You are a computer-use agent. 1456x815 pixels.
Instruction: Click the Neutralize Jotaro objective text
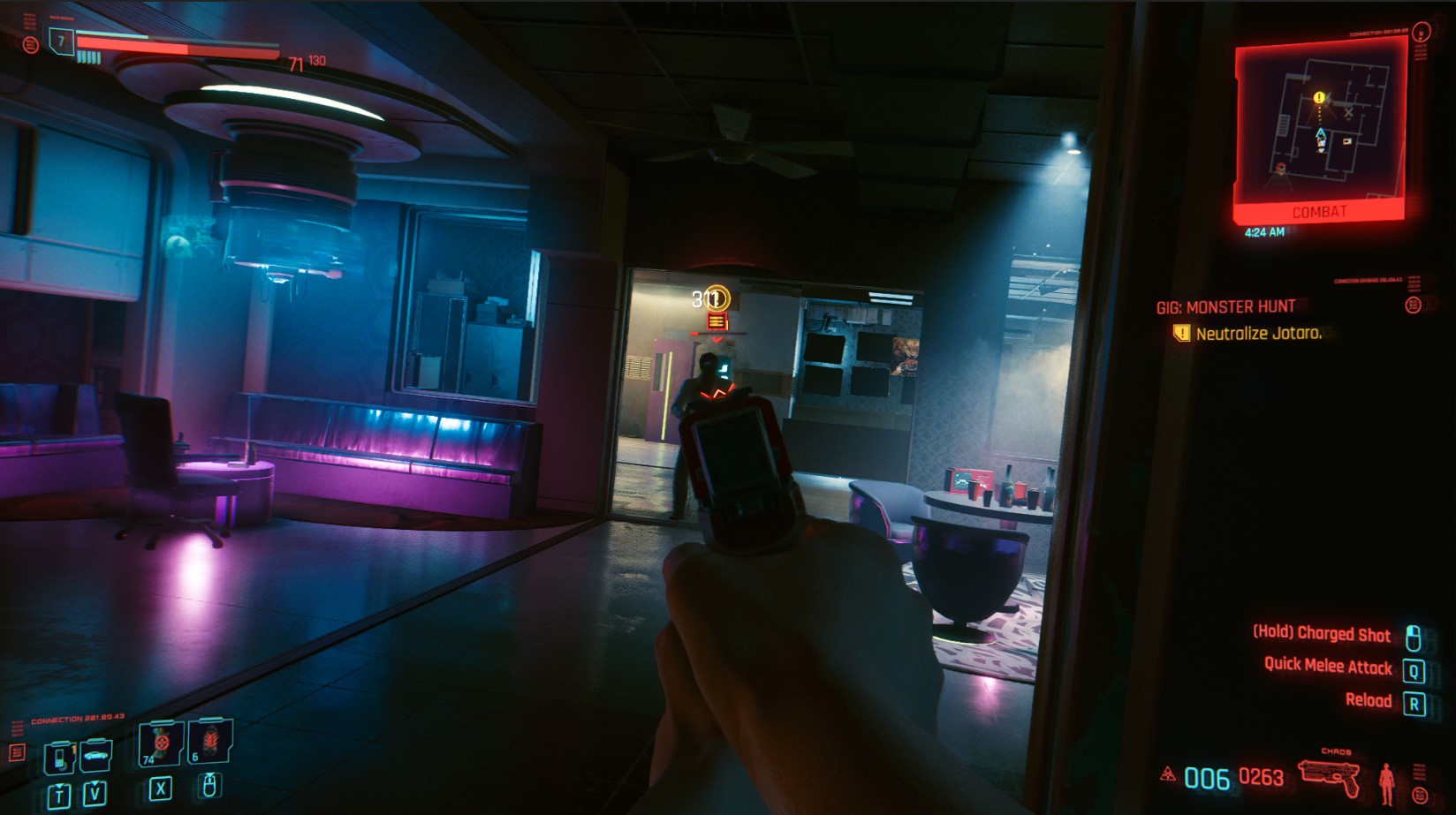click(x=1260, y=334)
